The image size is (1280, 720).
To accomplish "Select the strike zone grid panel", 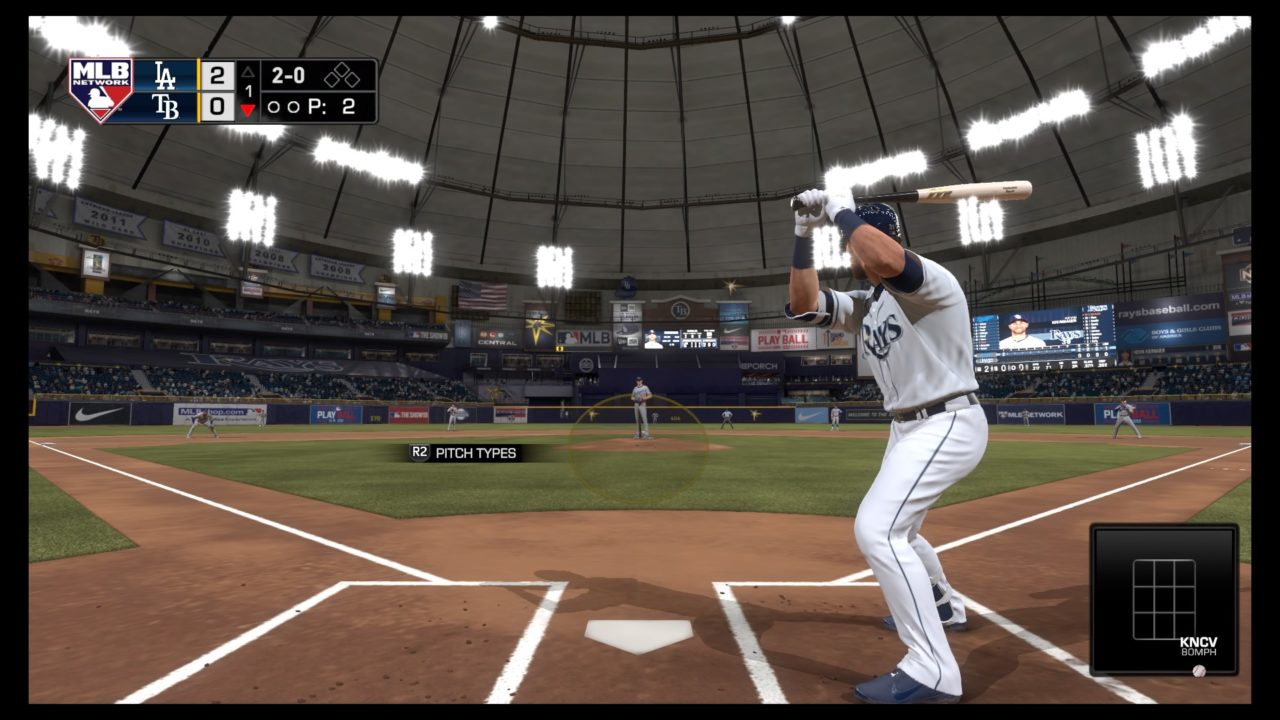I will point(1163,599).
